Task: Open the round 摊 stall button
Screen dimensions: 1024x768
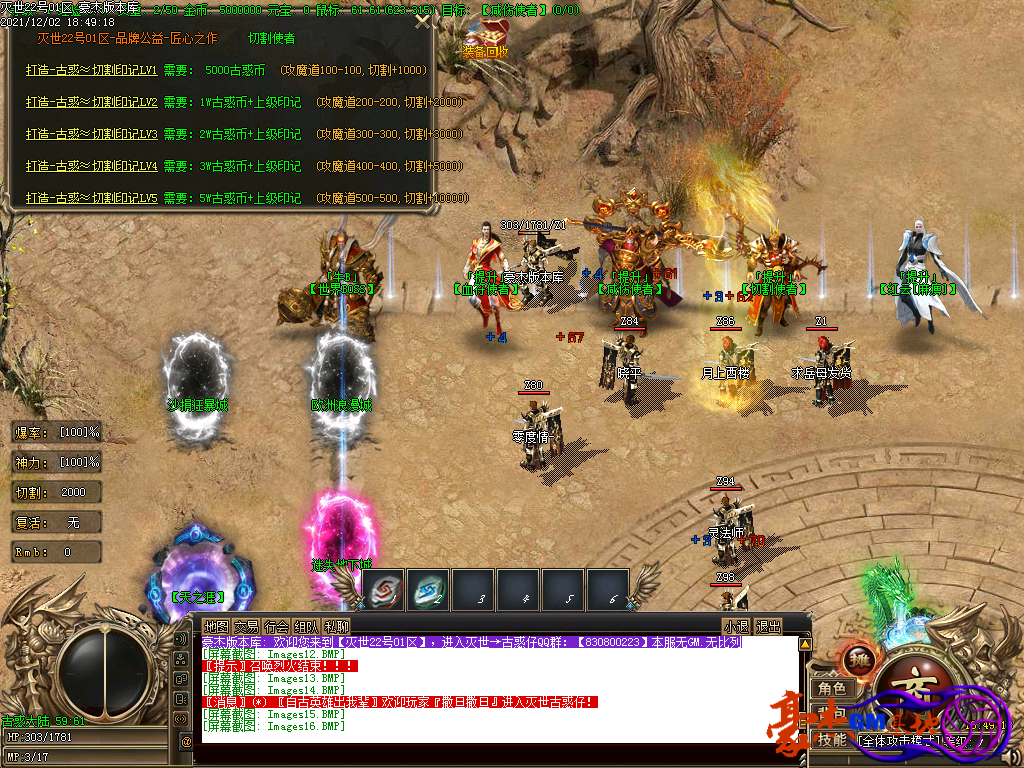Action: pyautogui.click(x=861, y=661)
